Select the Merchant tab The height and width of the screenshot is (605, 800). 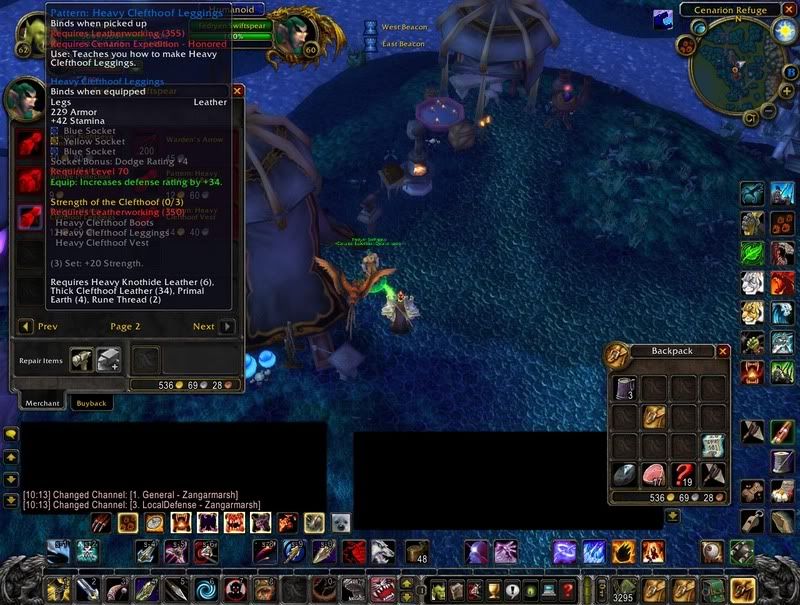[43, 402]
